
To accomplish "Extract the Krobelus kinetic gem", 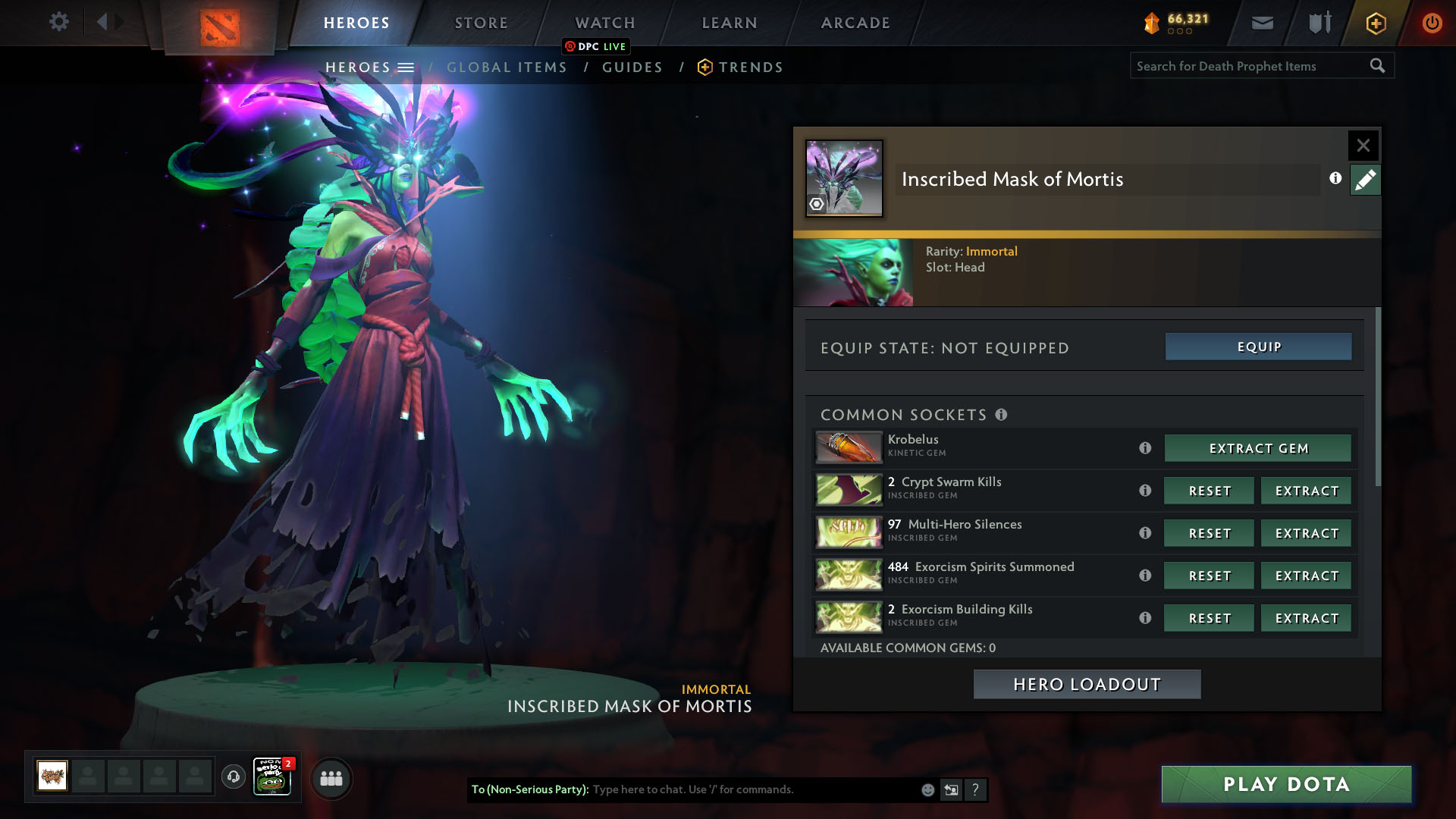I will click(x=1257, y=448).
